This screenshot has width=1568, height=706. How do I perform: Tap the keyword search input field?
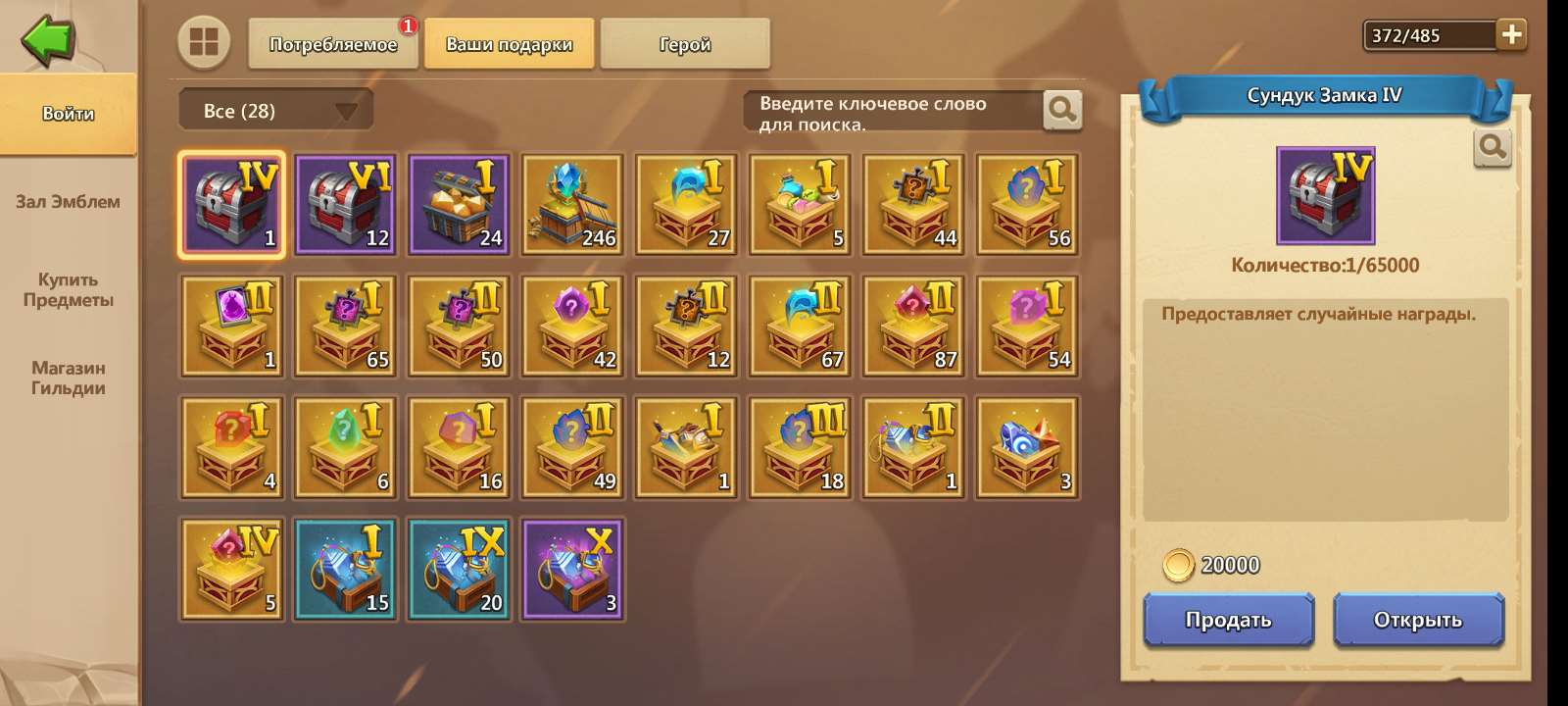[892, 111]
